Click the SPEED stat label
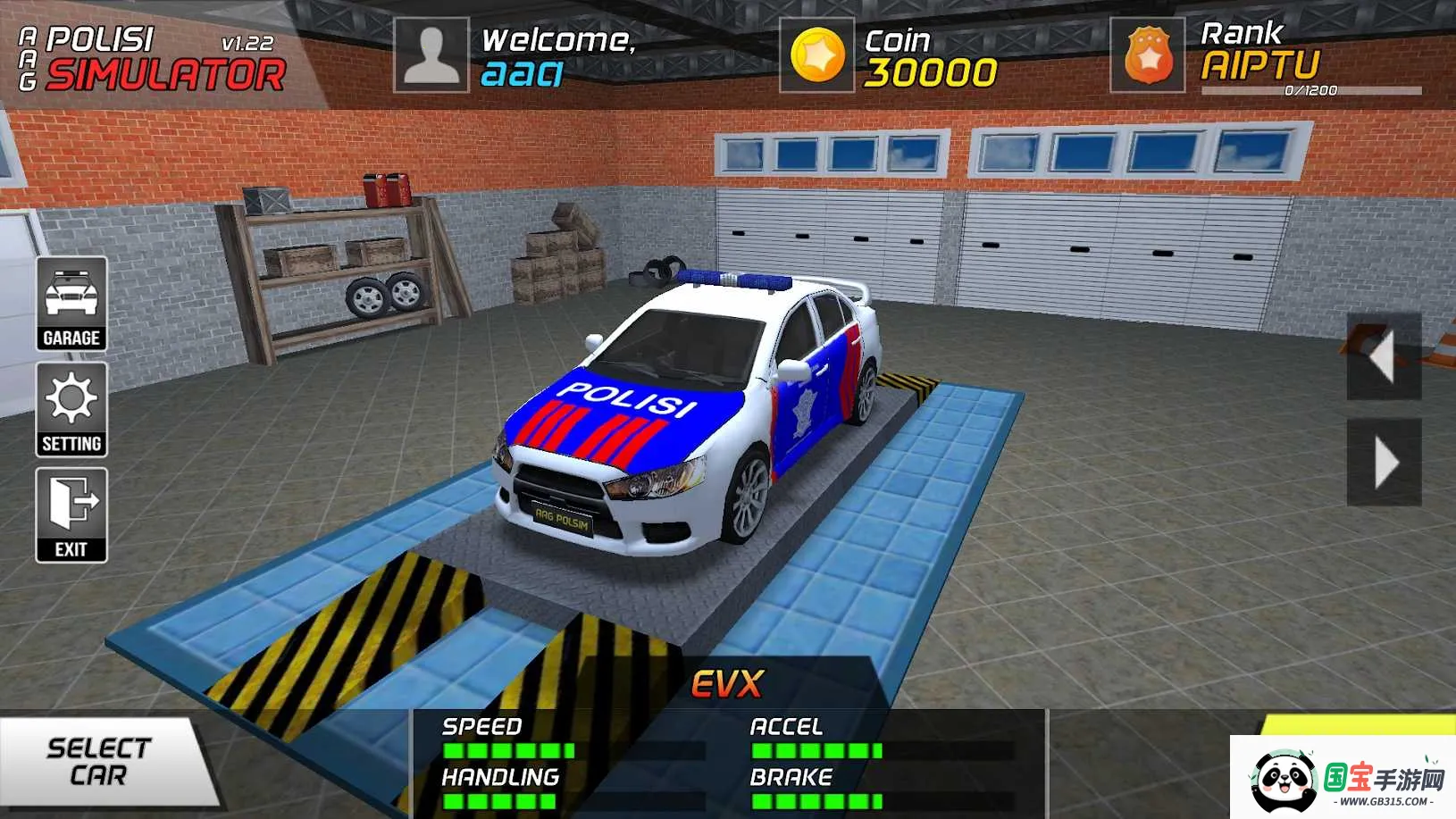Viewport: 1456px width, 819px height. pos(480,726)
